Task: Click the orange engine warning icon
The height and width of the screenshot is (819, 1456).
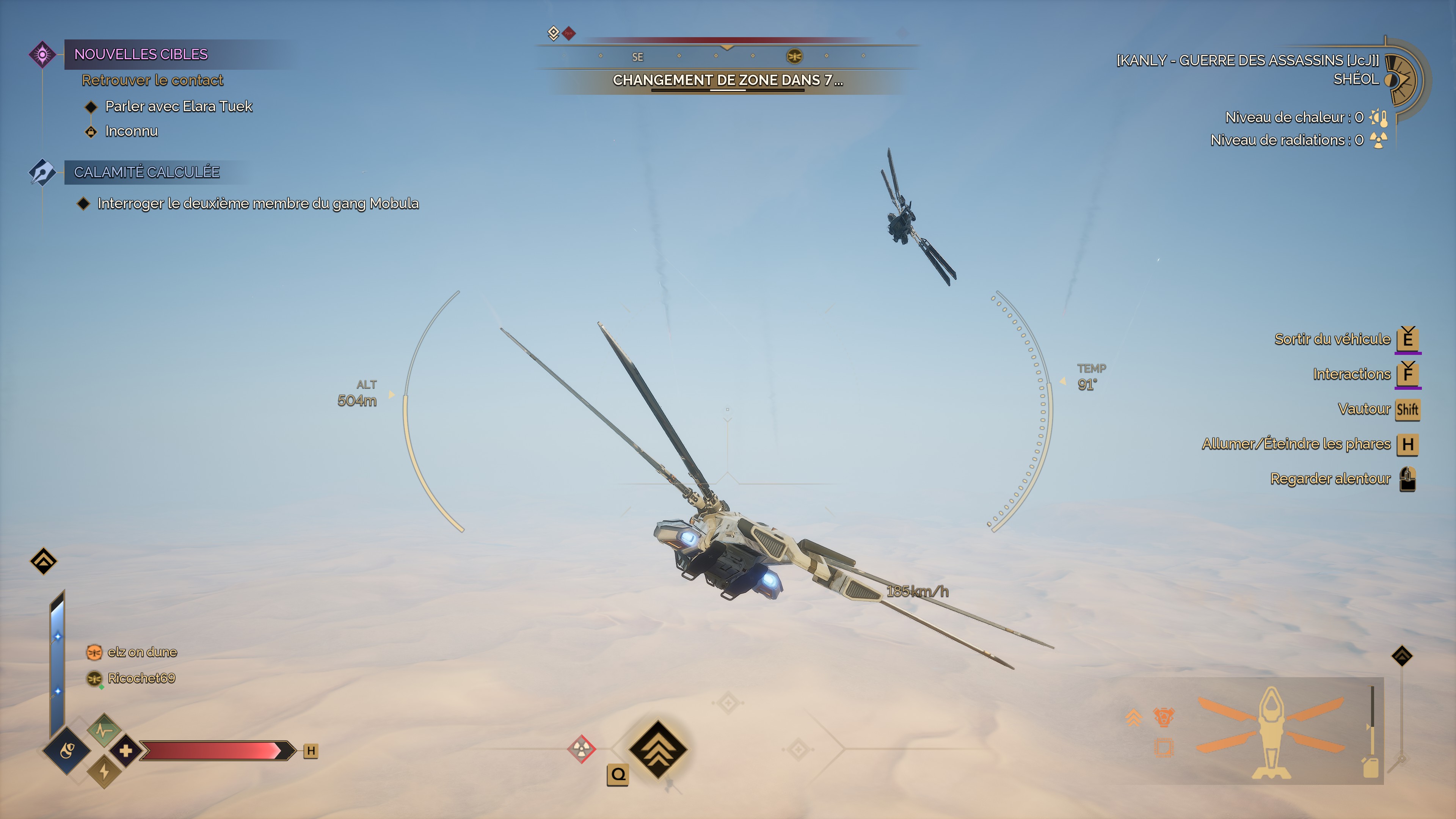Action: [x=1163, y=717]
